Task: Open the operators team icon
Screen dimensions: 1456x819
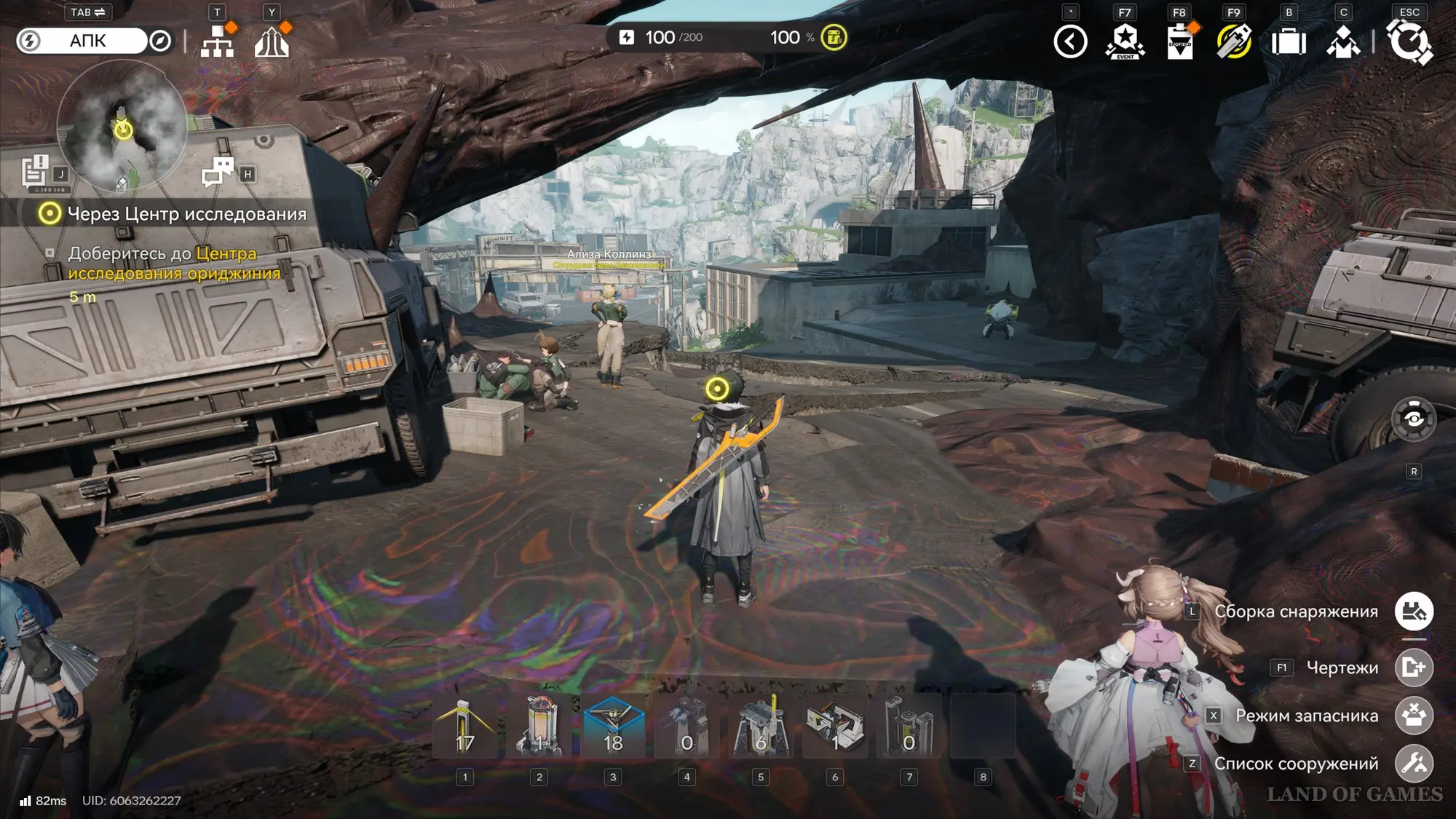Action: tap(1343, 41)
